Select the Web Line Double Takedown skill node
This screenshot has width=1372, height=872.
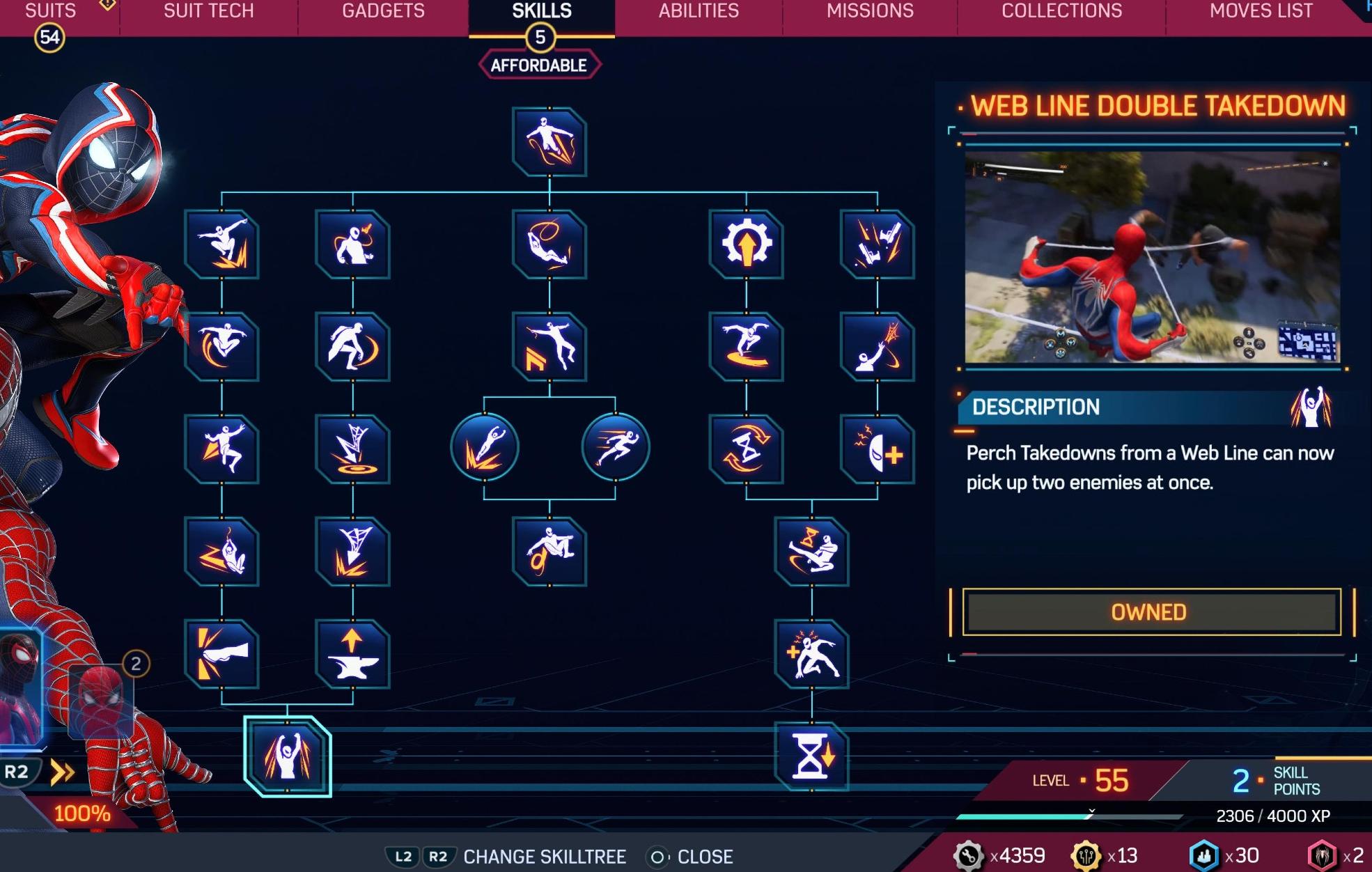click(x=288, y=758)
